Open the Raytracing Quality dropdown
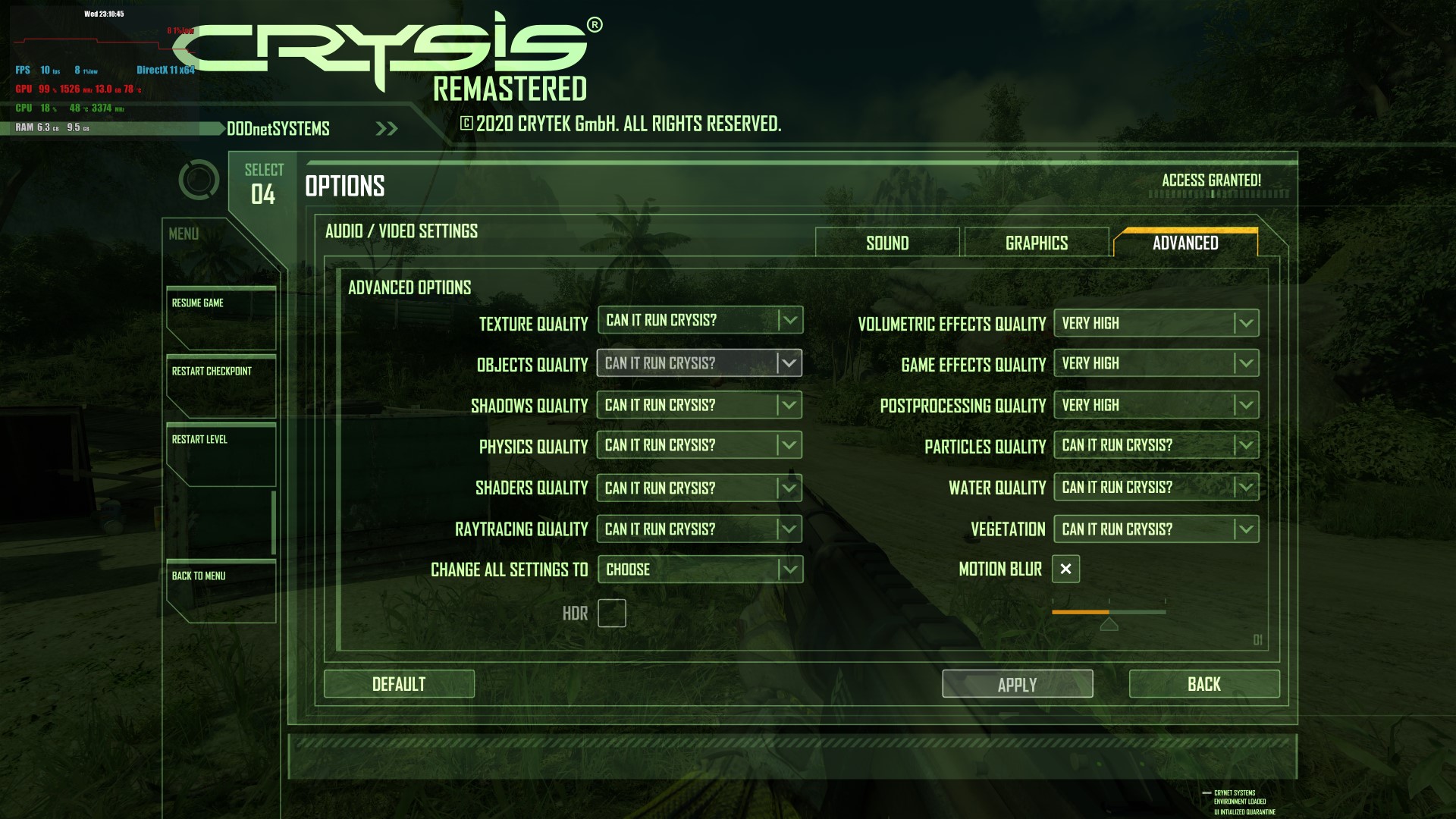Image resolution: width=1456 pixels, height=819 pixels. point(700,529)
